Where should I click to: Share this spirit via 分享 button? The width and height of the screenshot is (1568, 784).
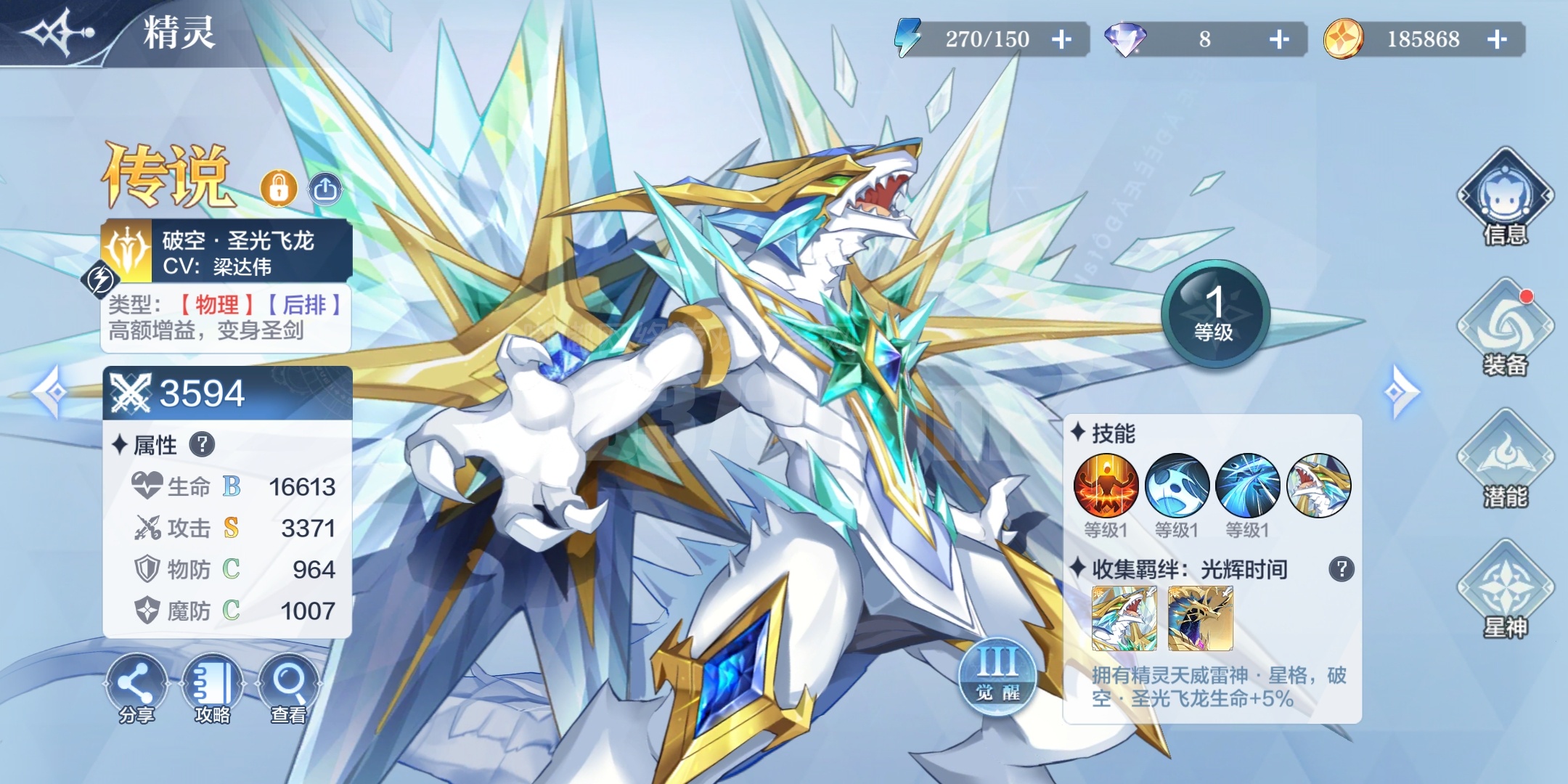136,688
